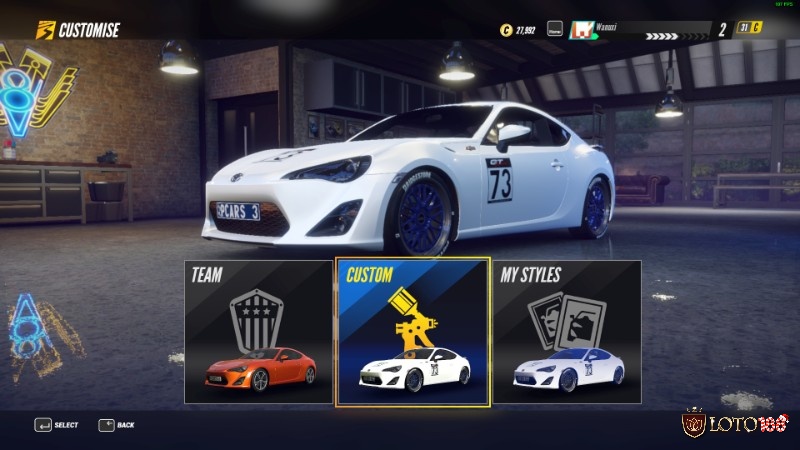Click the Loto188 watermark logo

click(736, 423)
